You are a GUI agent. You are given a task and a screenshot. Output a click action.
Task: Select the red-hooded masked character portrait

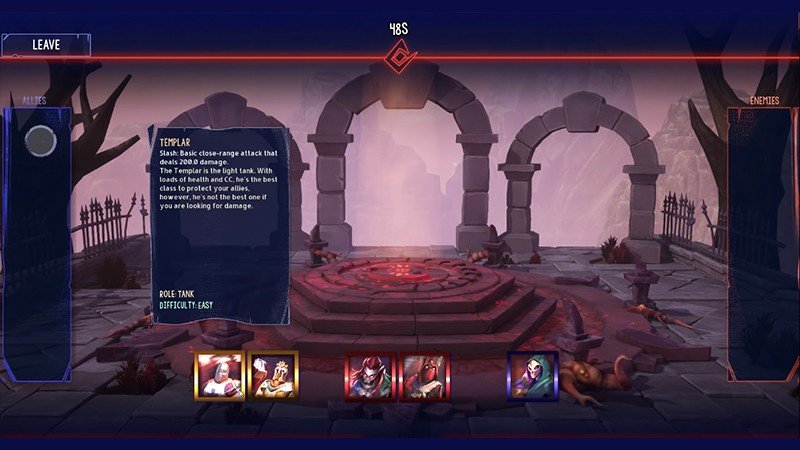[424, 375]
